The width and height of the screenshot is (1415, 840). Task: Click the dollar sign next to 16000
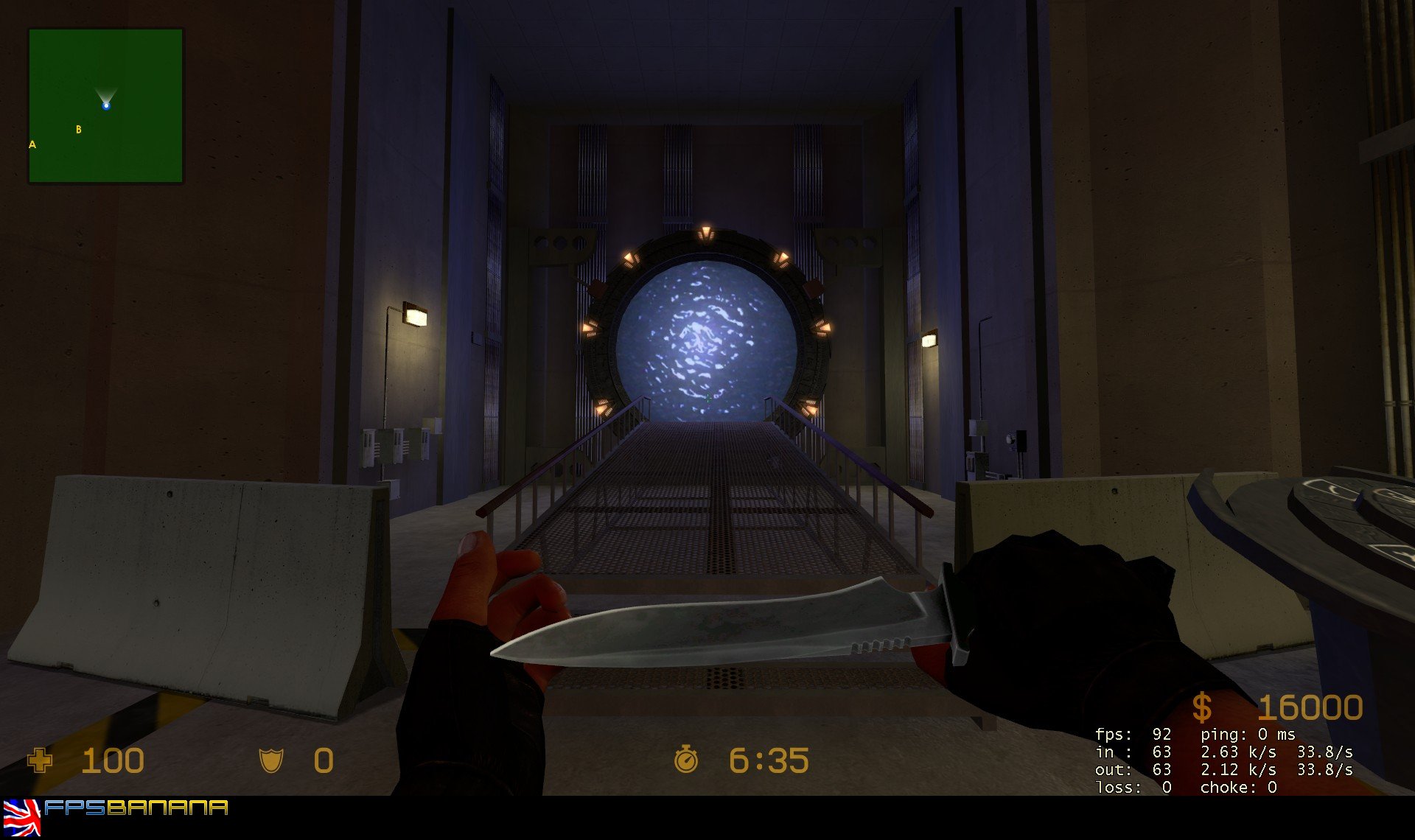1204,707
